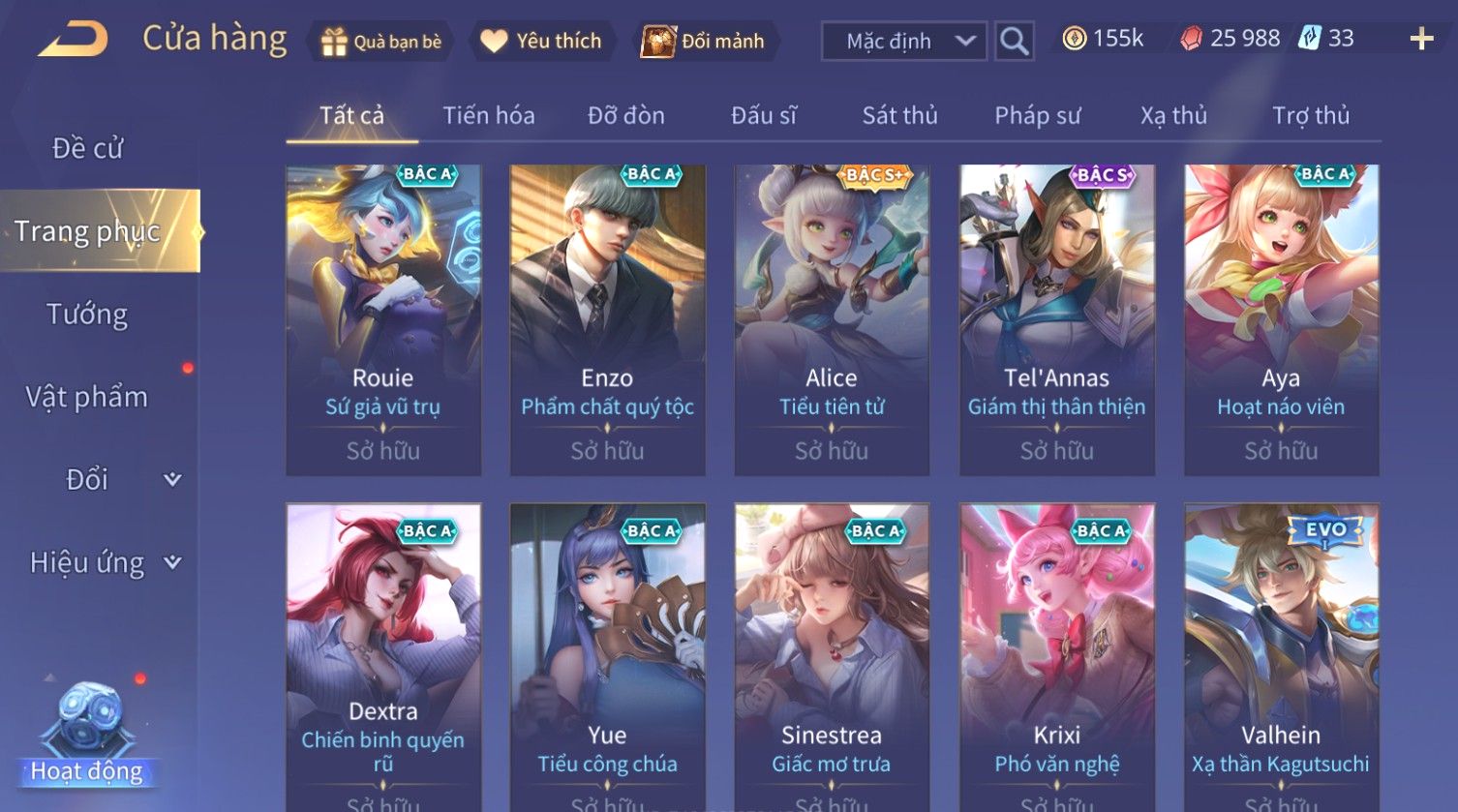Add currency with the plus button

point(1420,40)
